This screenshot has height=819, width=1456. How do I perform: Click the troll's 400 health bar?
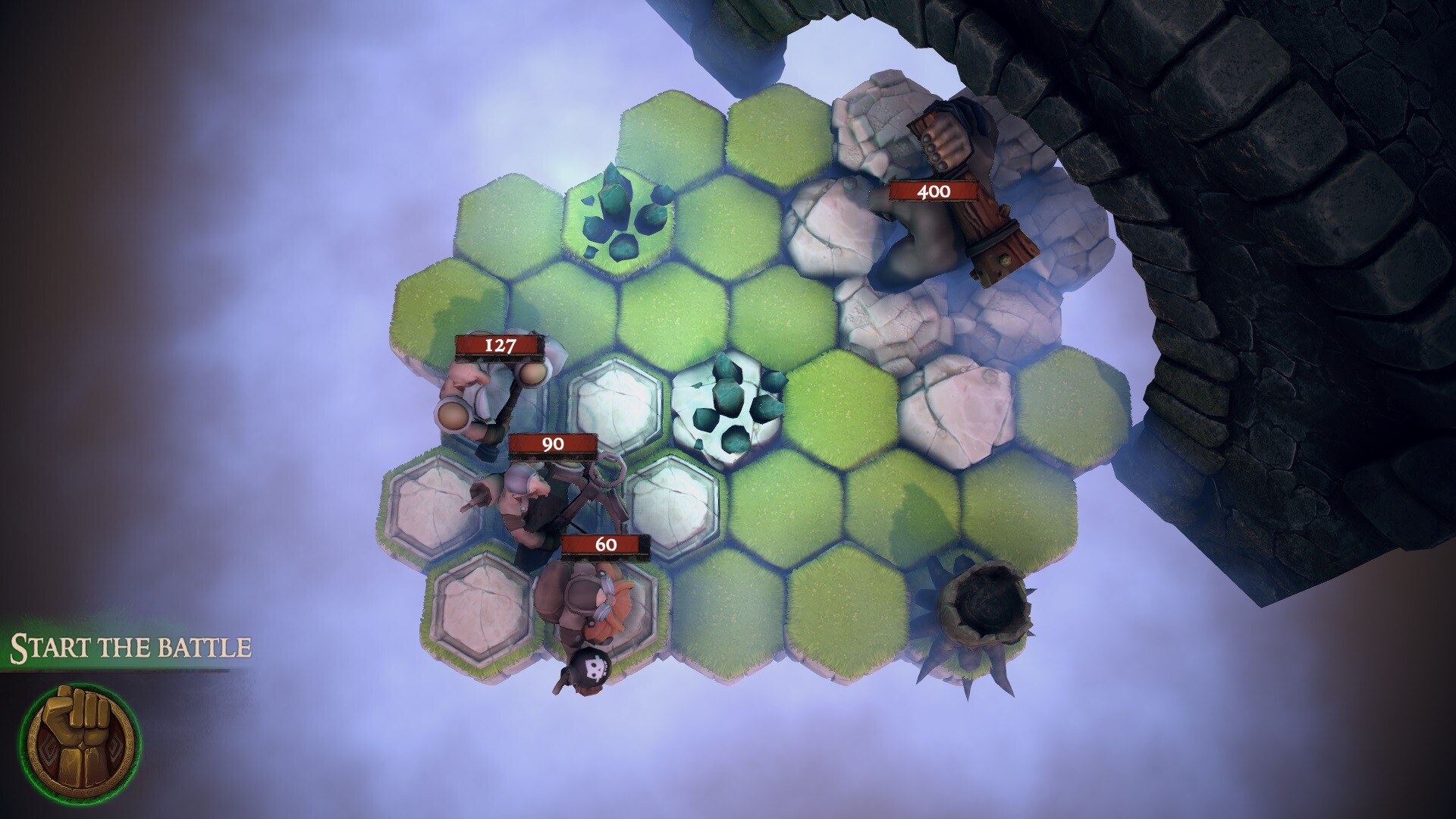coord(935,192)
